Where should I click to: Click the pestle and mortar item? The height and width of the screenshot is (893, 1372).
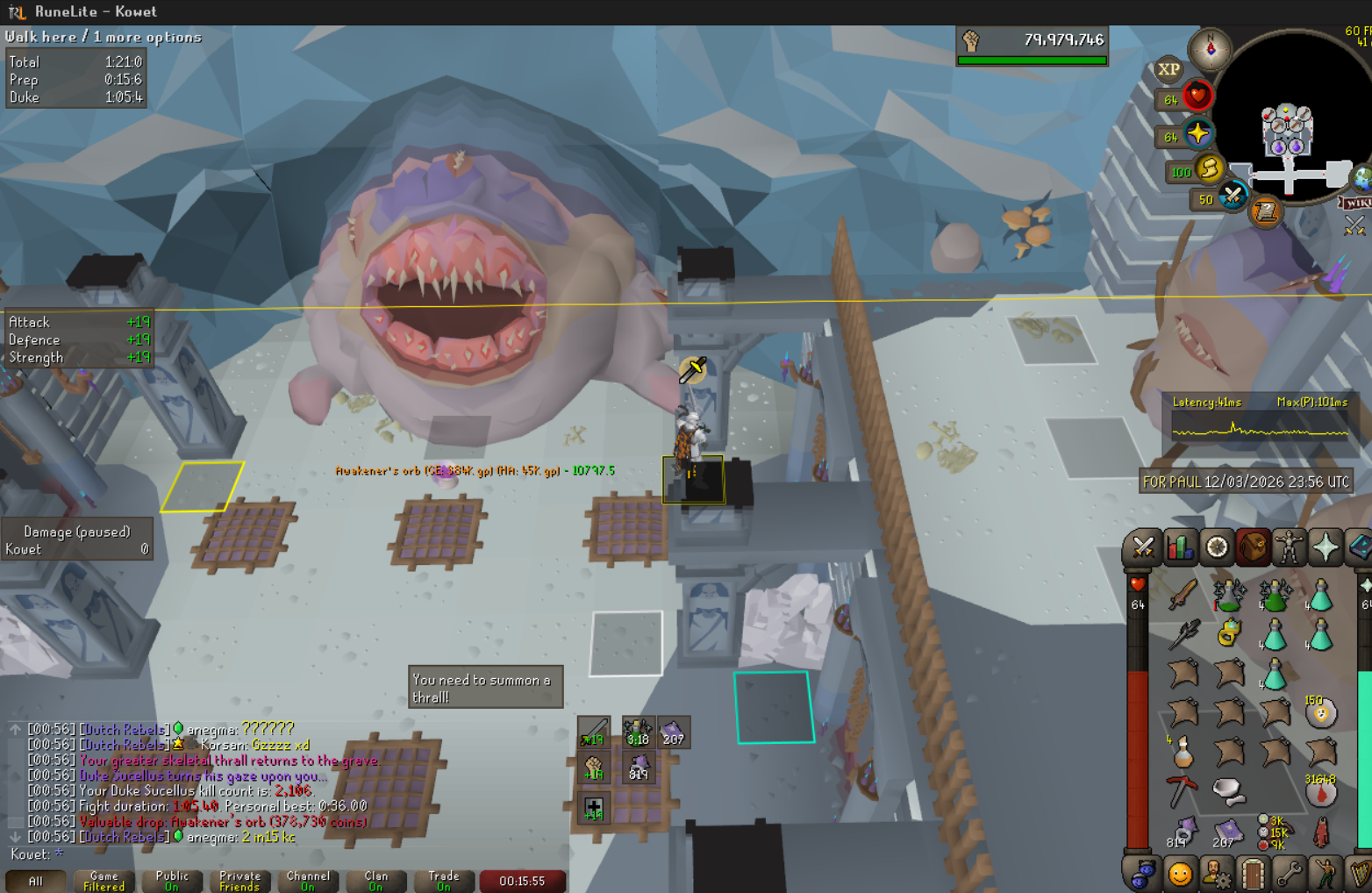pyautogui.click(x=1228, y=791)
